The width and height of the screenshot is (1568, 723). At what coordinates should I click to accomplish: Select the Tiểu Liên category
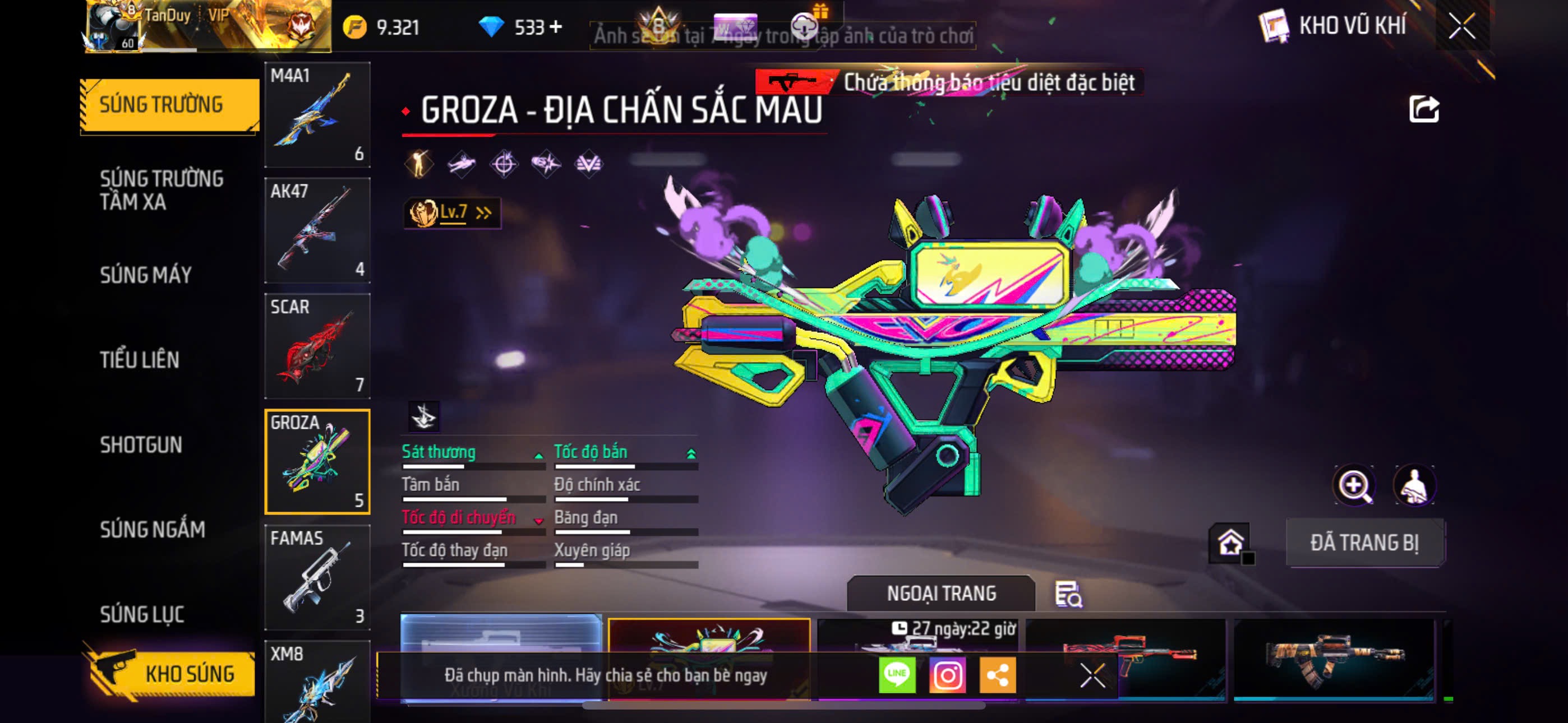[x=140, y=360]
